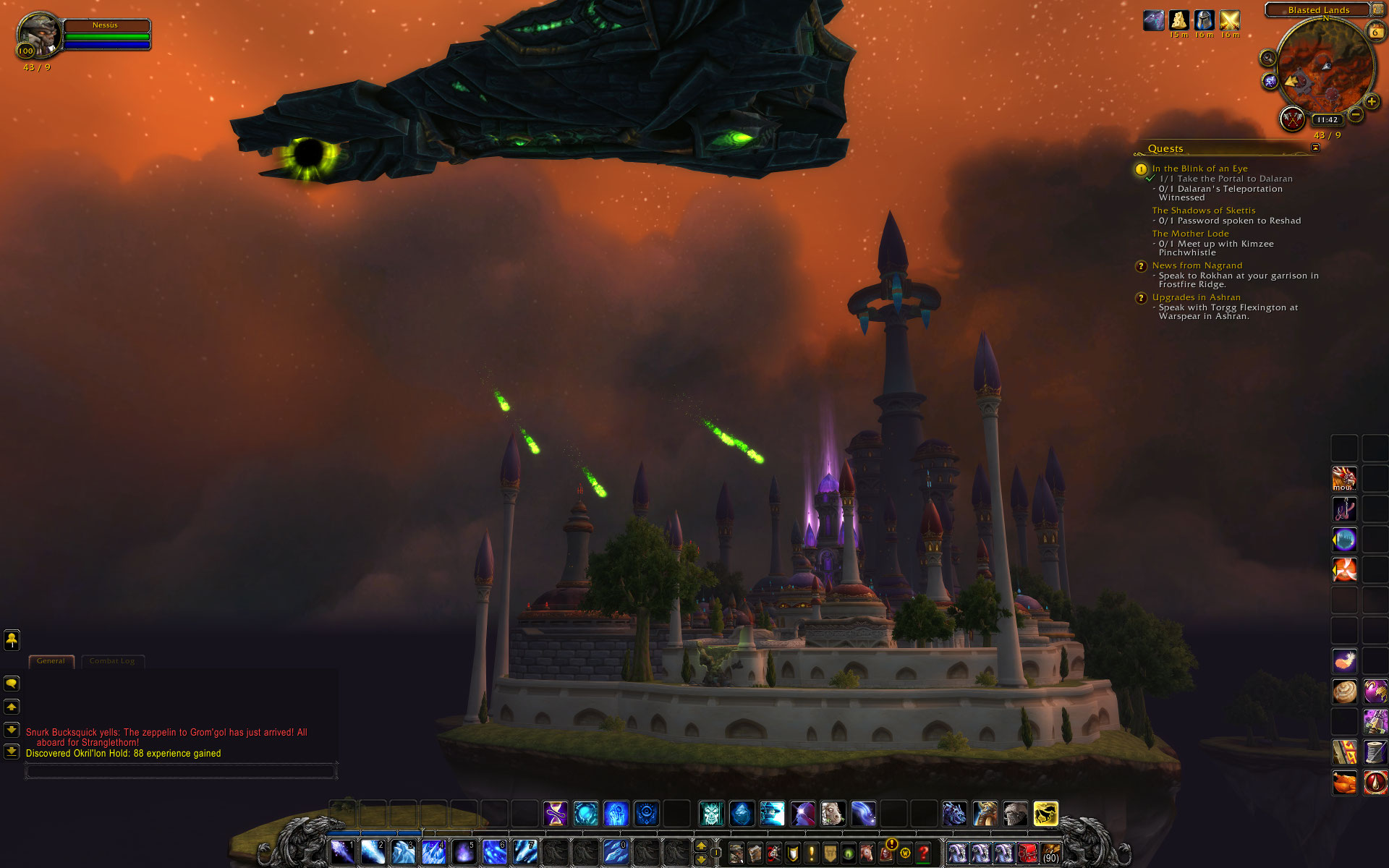
Task: Cast the spell in action slot 1
Action: (342, 852)
